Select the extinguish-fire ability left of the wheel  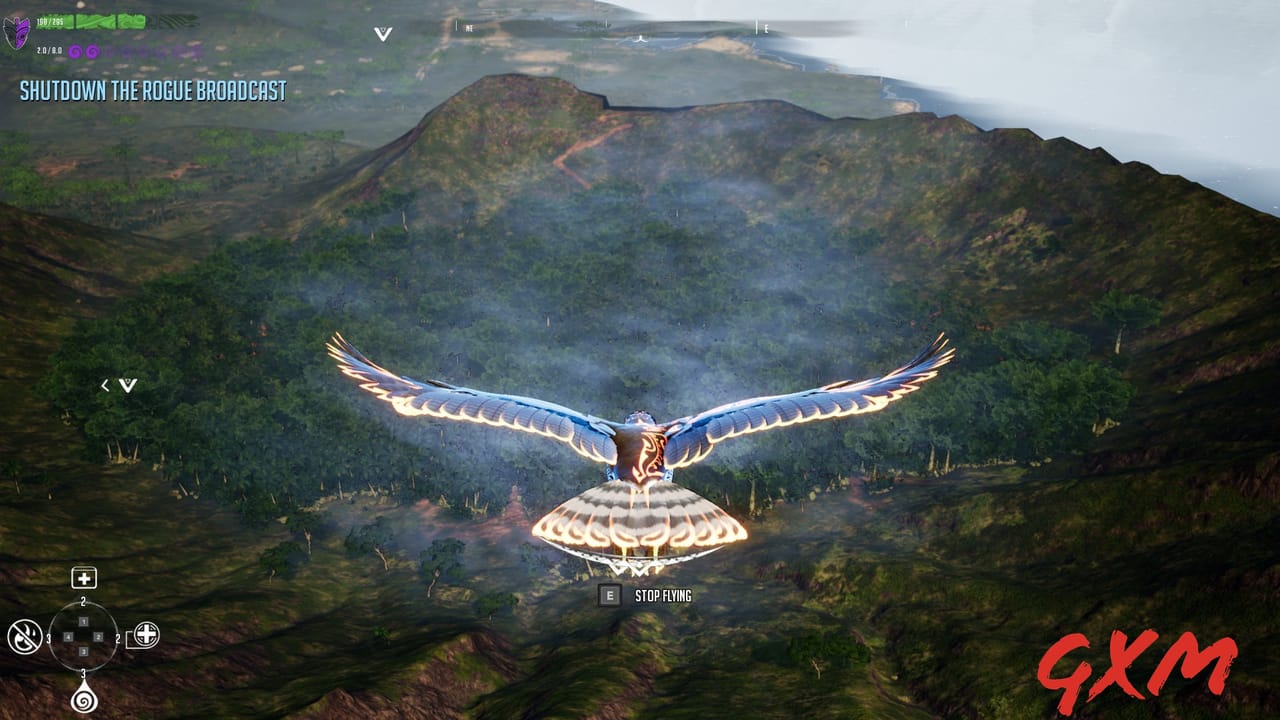24,638
